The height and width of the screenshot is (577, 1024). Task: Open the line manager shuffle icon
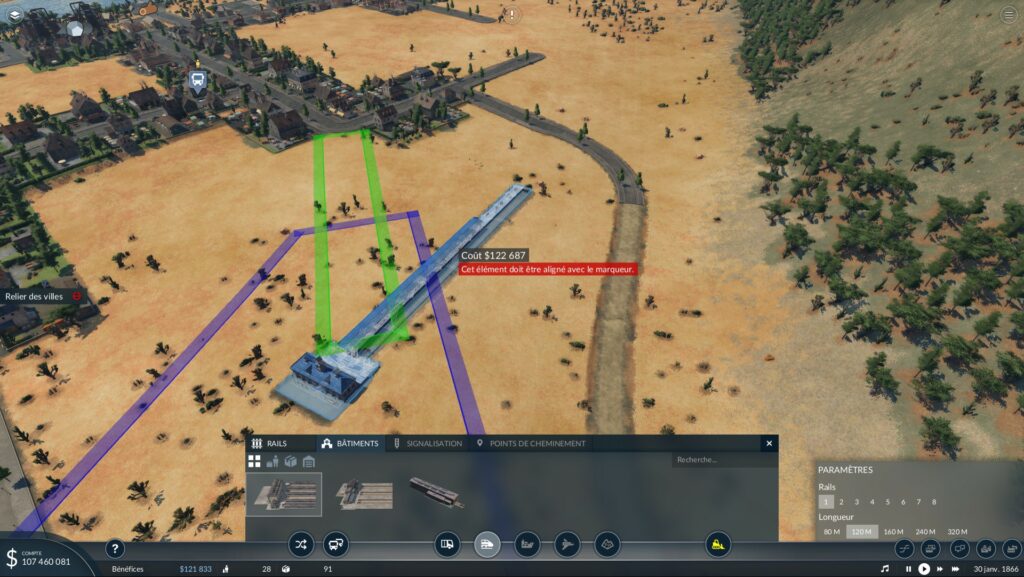click(301, 544)
